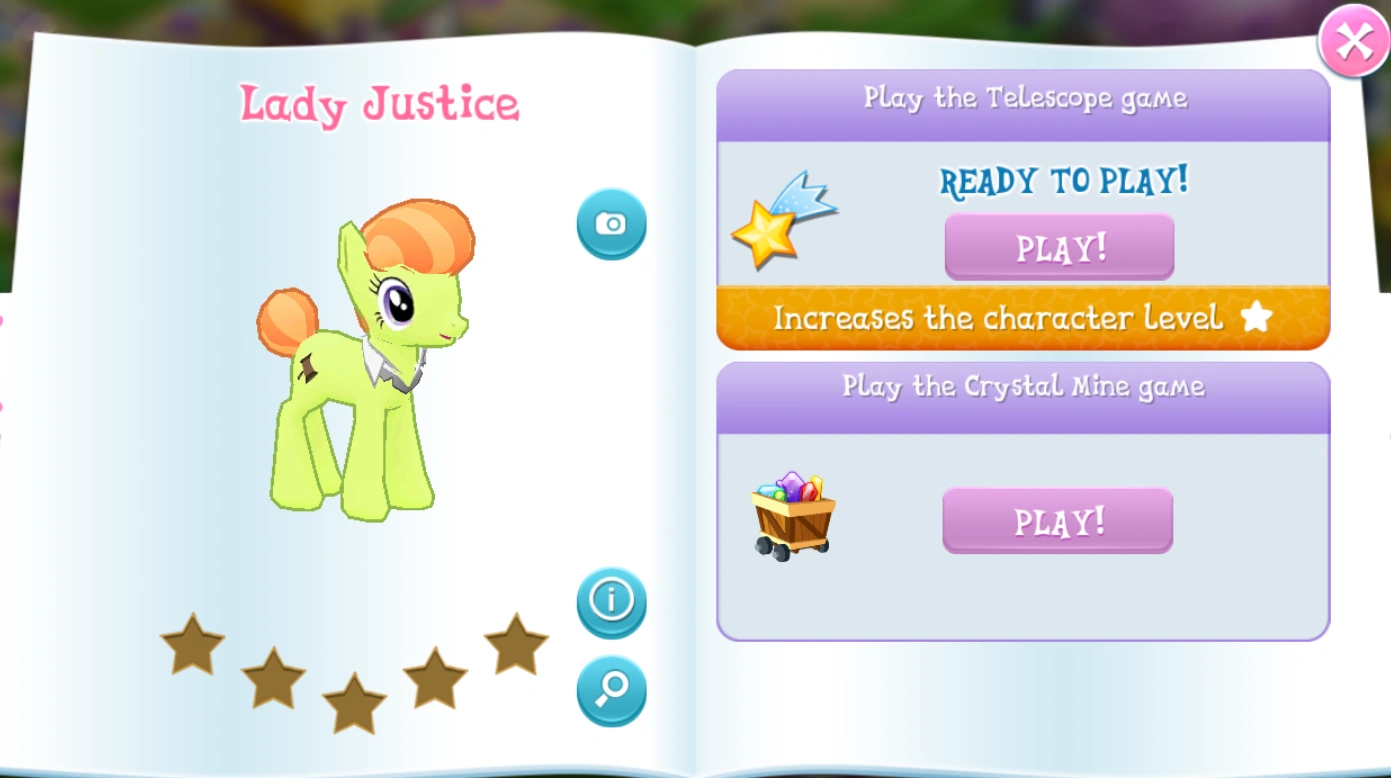Click the Lady Justice name title
Screen dimensions: 1391x778
pyautogui.click(x=380, y=102)
